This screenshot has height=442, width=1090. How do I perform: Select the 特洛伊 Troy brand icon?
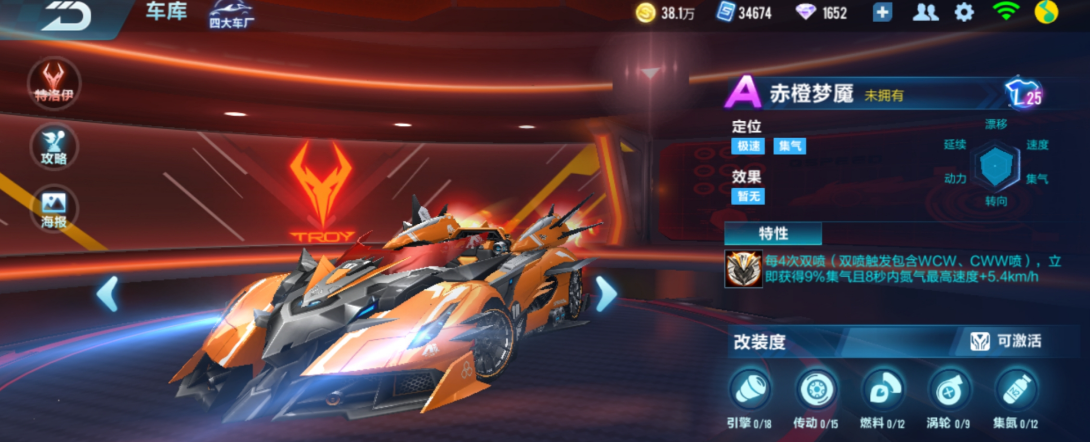tap(54, 82)
